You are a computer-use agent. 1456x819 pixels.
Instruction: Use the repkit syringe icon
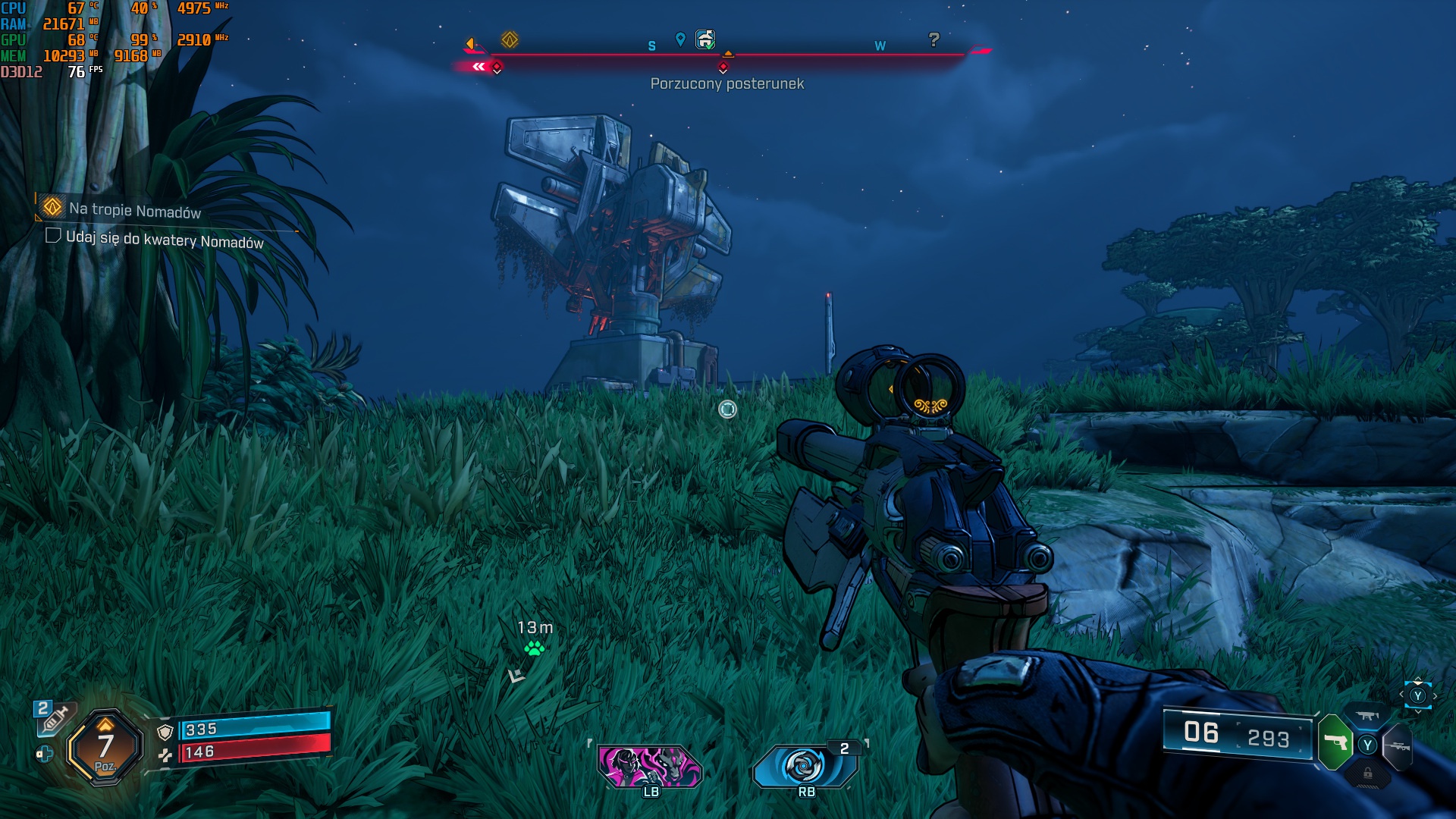pos(53,717)
